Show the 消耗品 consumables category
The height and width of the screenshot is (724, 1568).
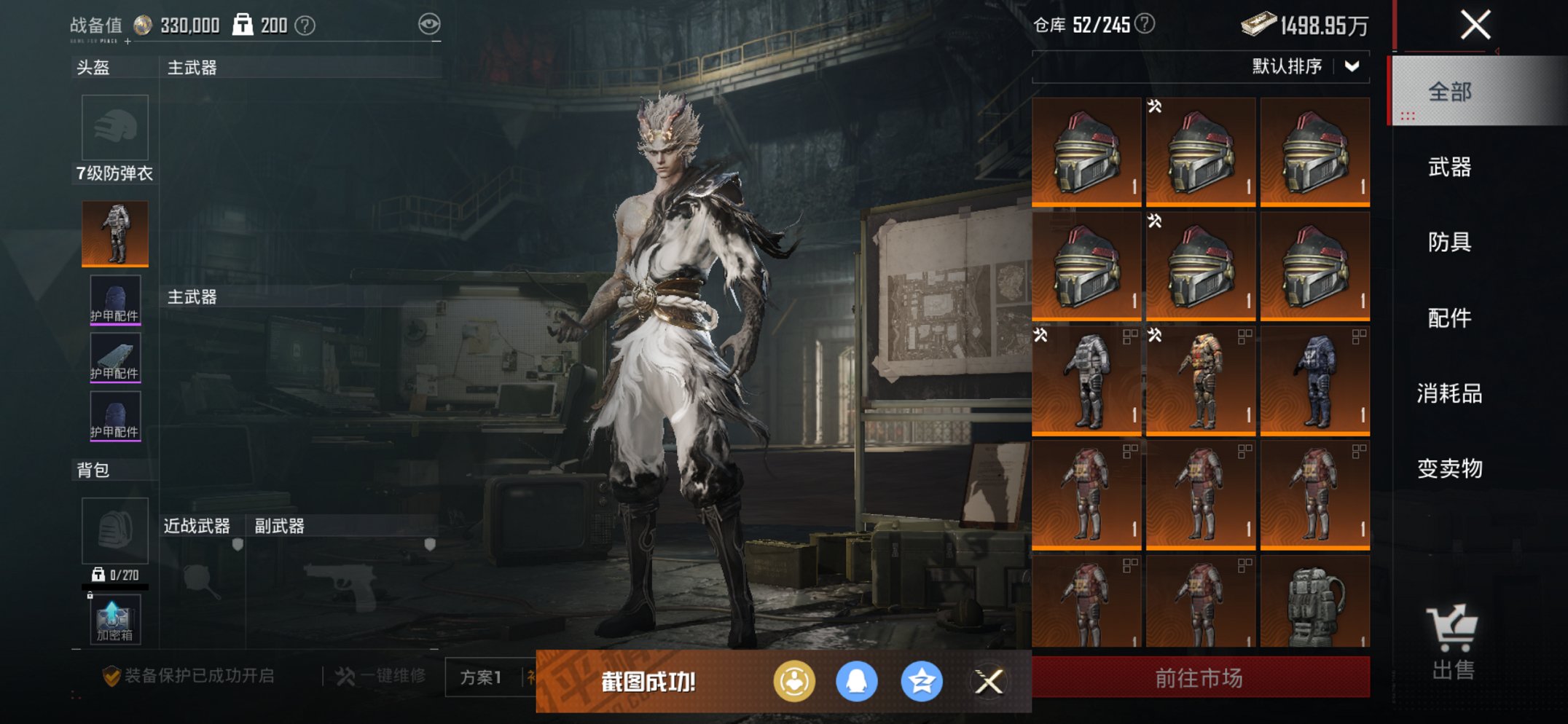click(x=1449, y=393)
